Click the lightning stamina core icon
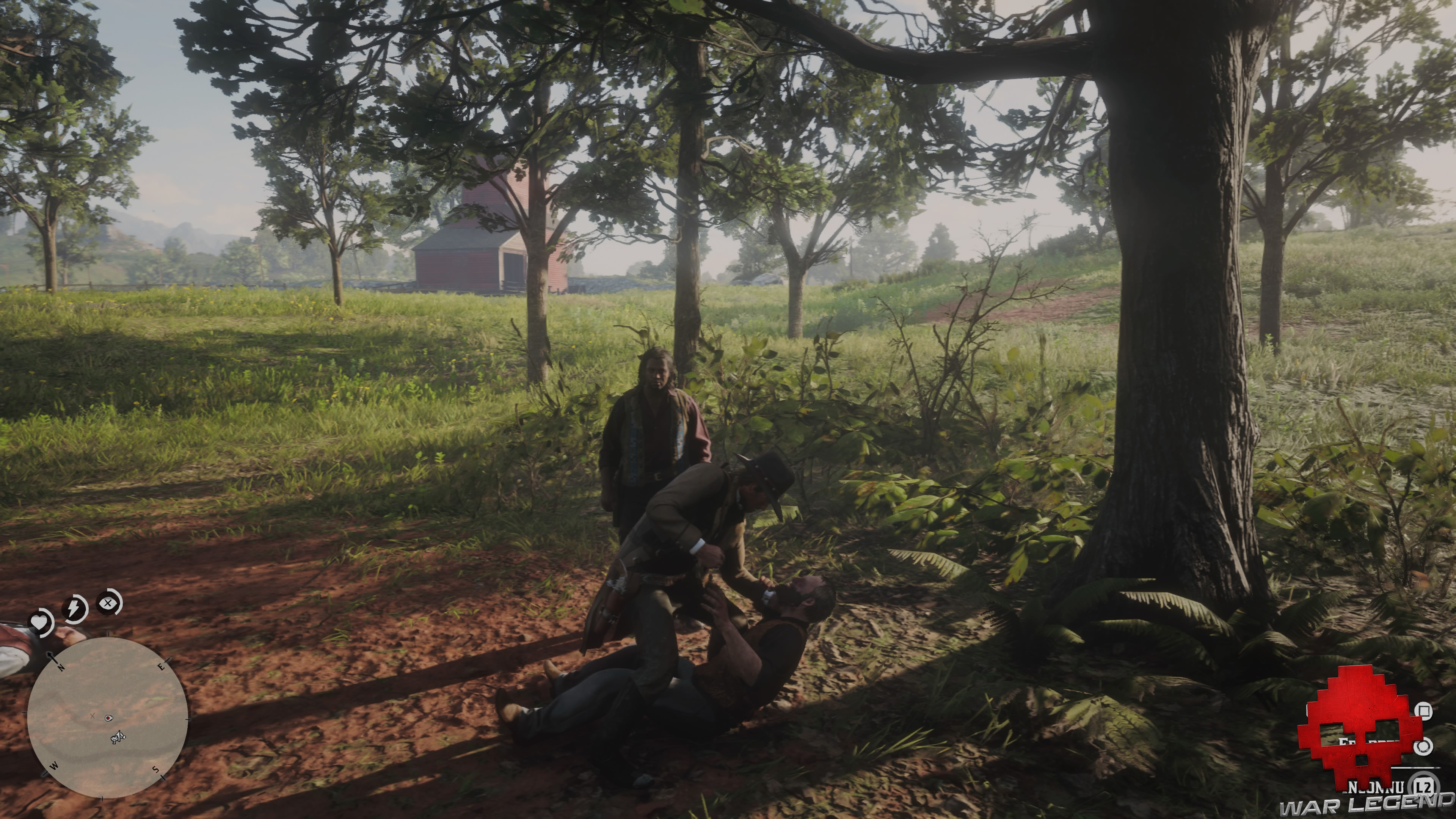The height and width of the screenshot is (819, 1456). [x=74, y=609]
